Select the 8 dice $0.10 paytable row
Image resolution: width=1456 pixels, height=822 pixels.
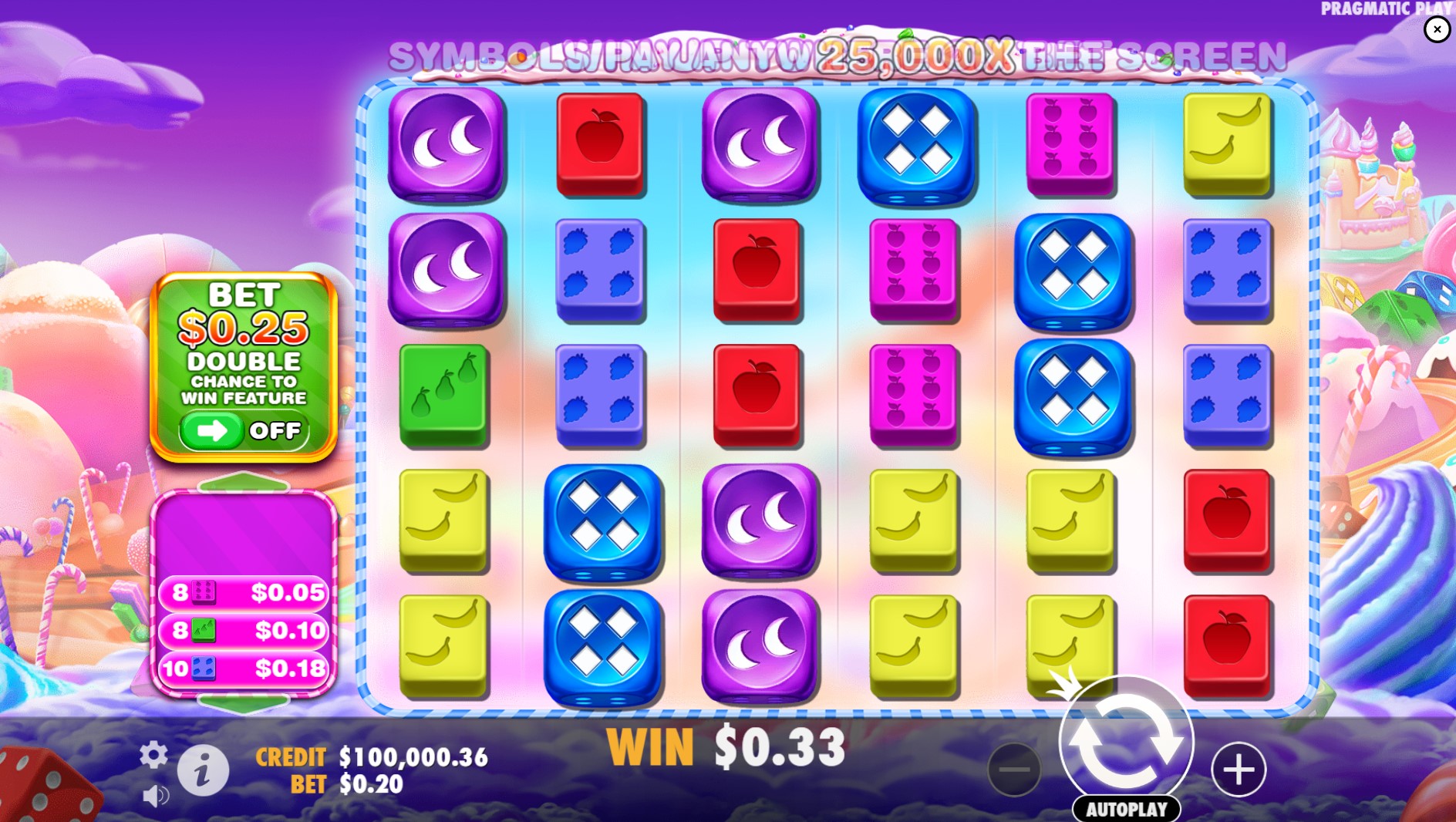[x=243, y=630]
